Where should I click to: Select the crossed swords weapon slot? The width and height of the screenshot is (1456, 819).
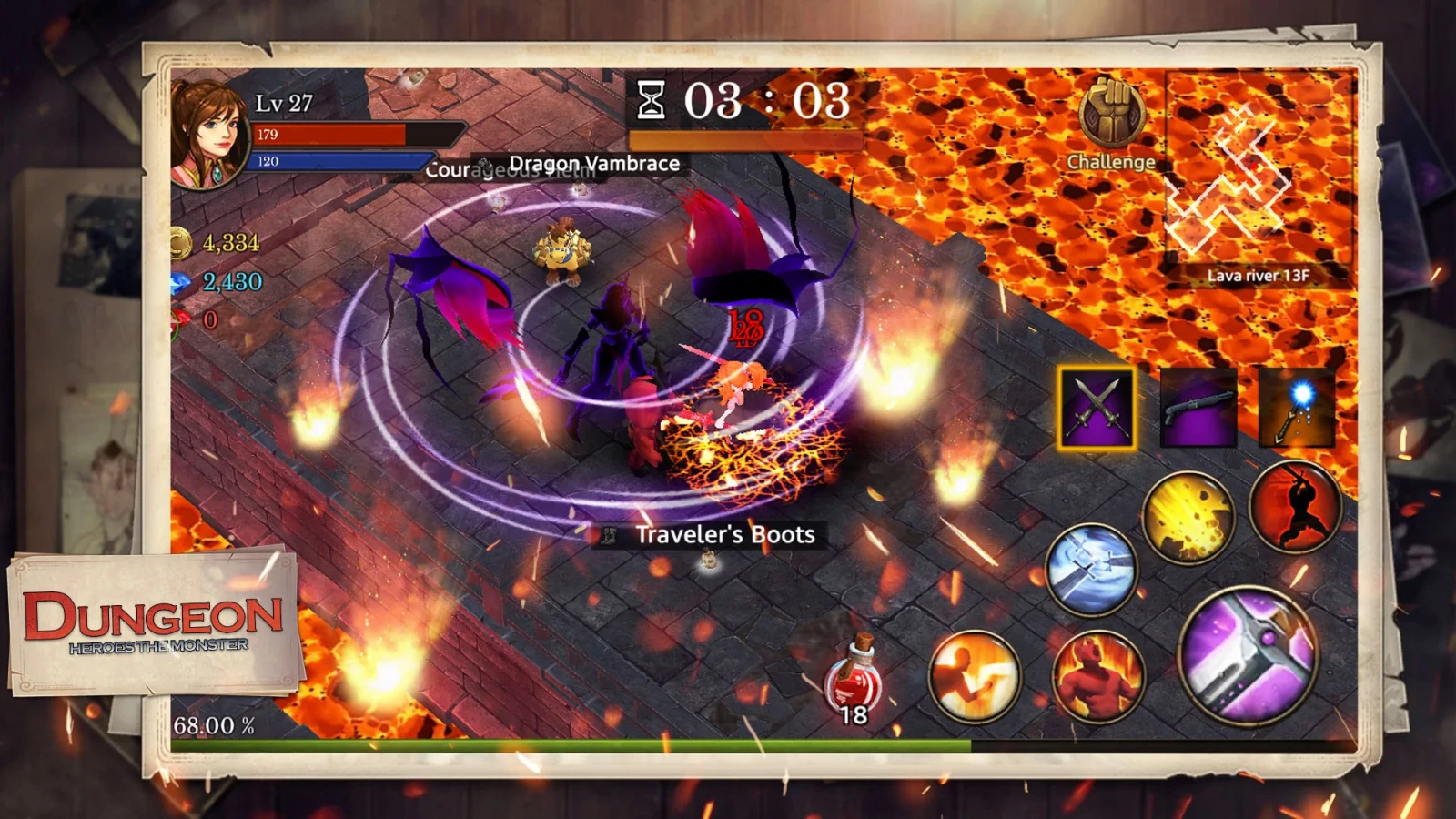(x=1097, y=408)
